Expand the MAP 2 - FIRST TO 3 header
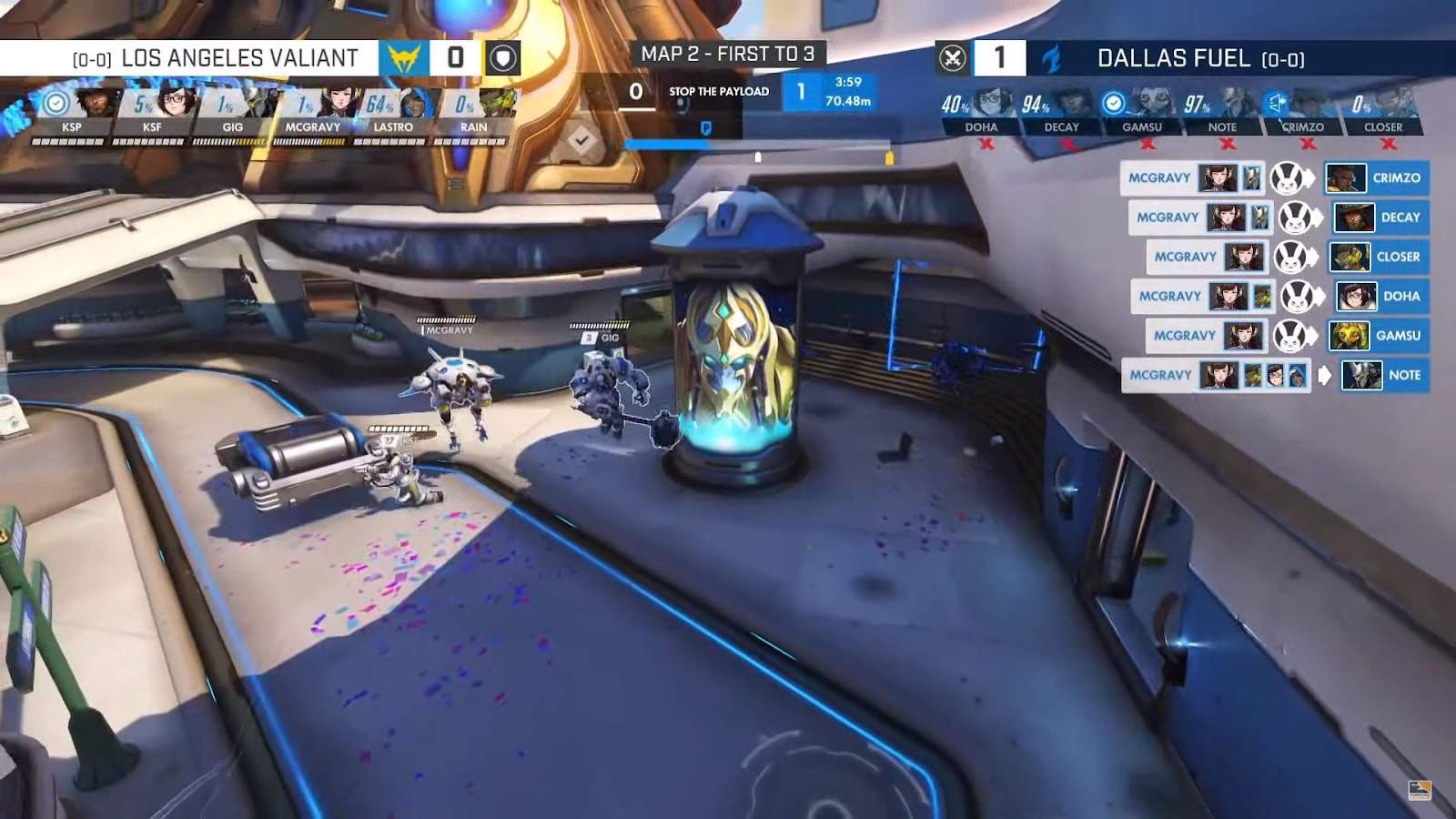The width and height of the screenshot is (1456, 819). pyautogui.click(x=728, y=54)
